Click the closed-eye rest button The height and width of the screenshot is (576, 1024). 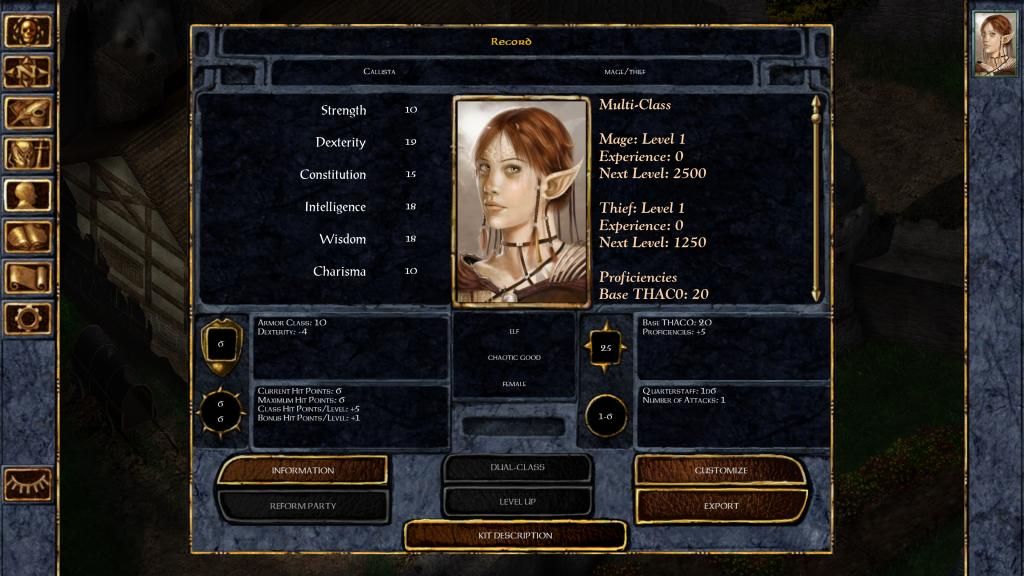pos(28,485)
